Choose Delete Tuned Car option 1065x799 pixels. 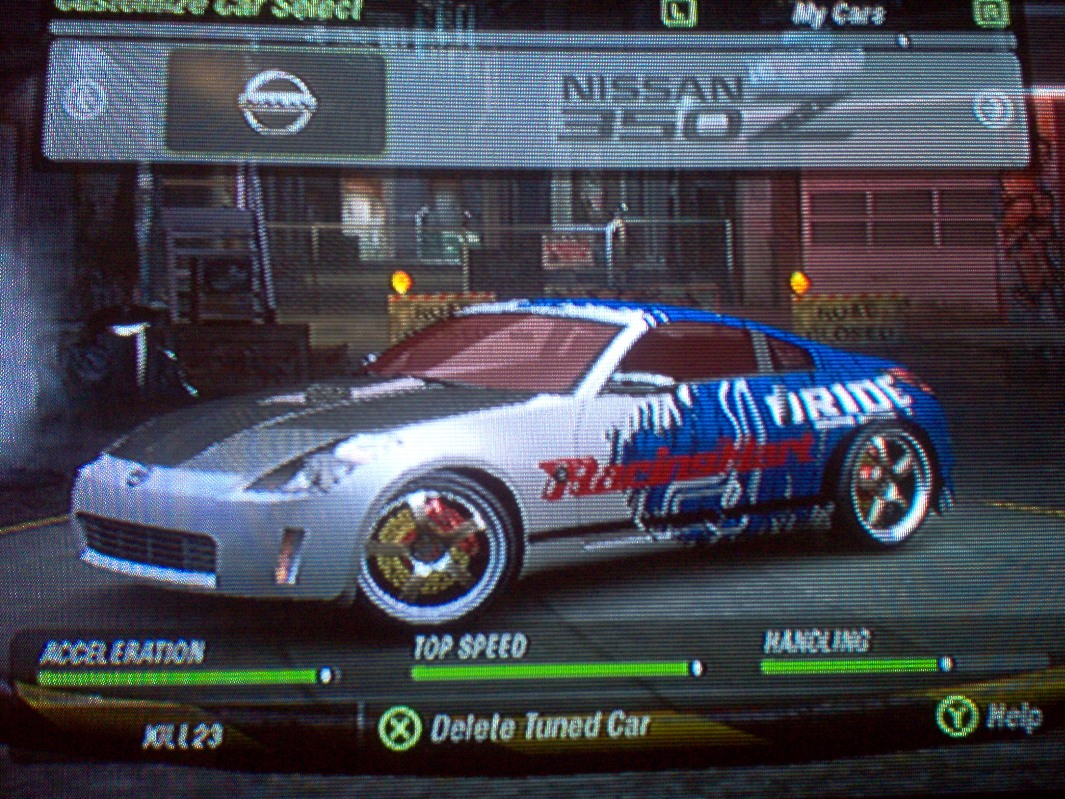tap(517, 727)
